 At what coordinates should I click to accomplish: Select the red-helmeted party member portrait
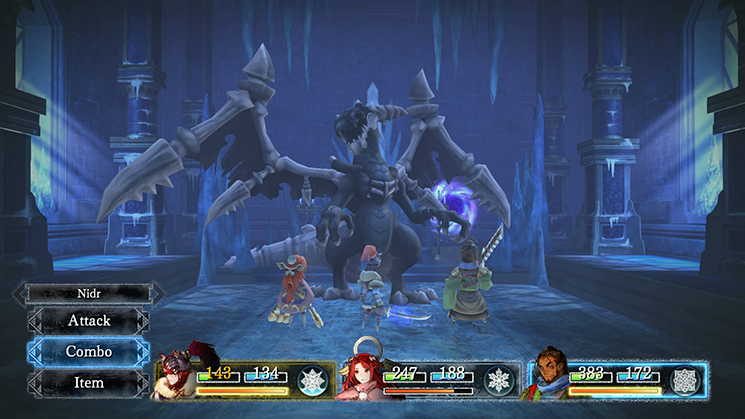(x=178, y=375)
